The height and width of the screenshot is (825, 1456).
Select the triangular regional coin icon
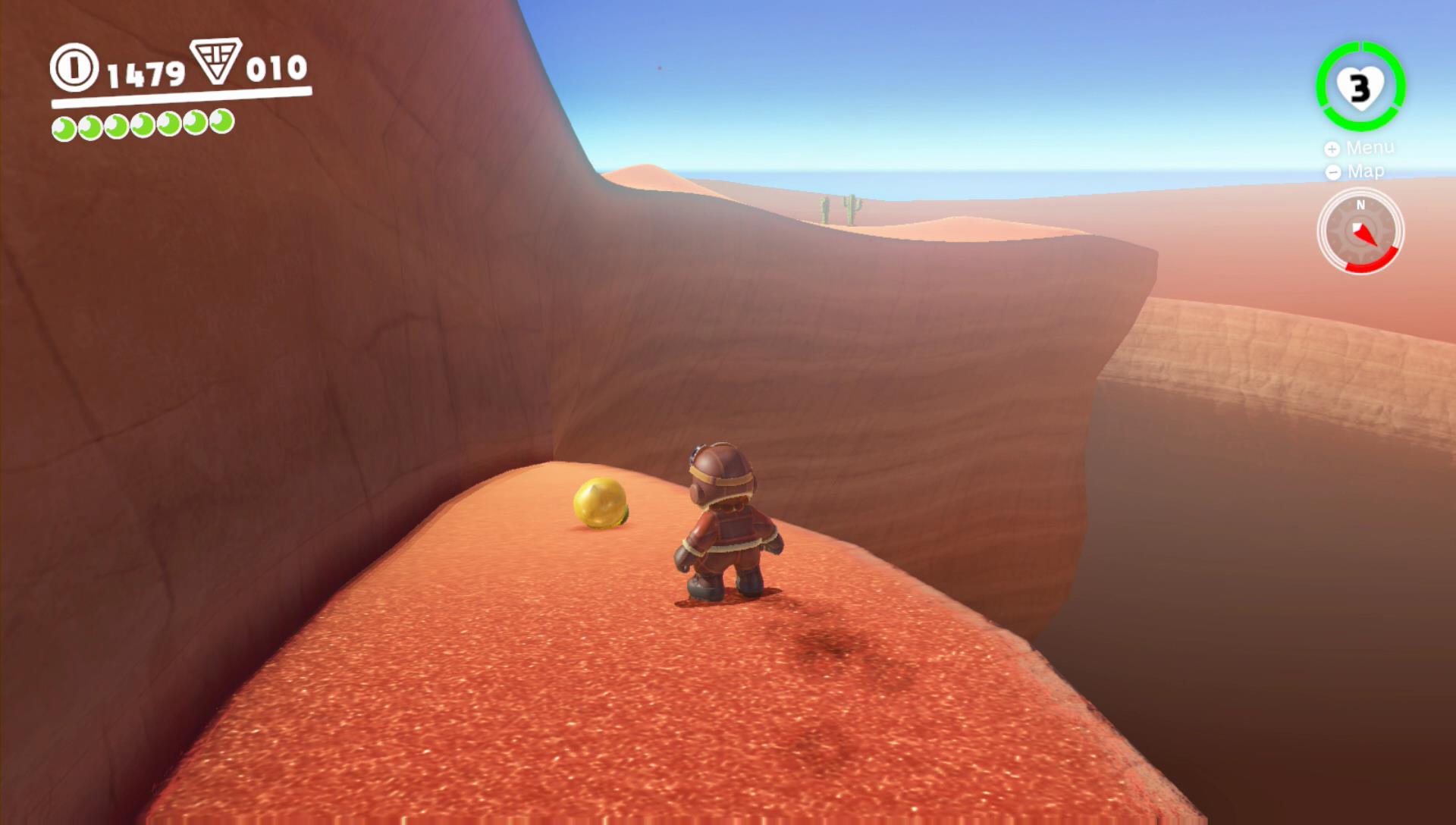(x=216, y=60)
